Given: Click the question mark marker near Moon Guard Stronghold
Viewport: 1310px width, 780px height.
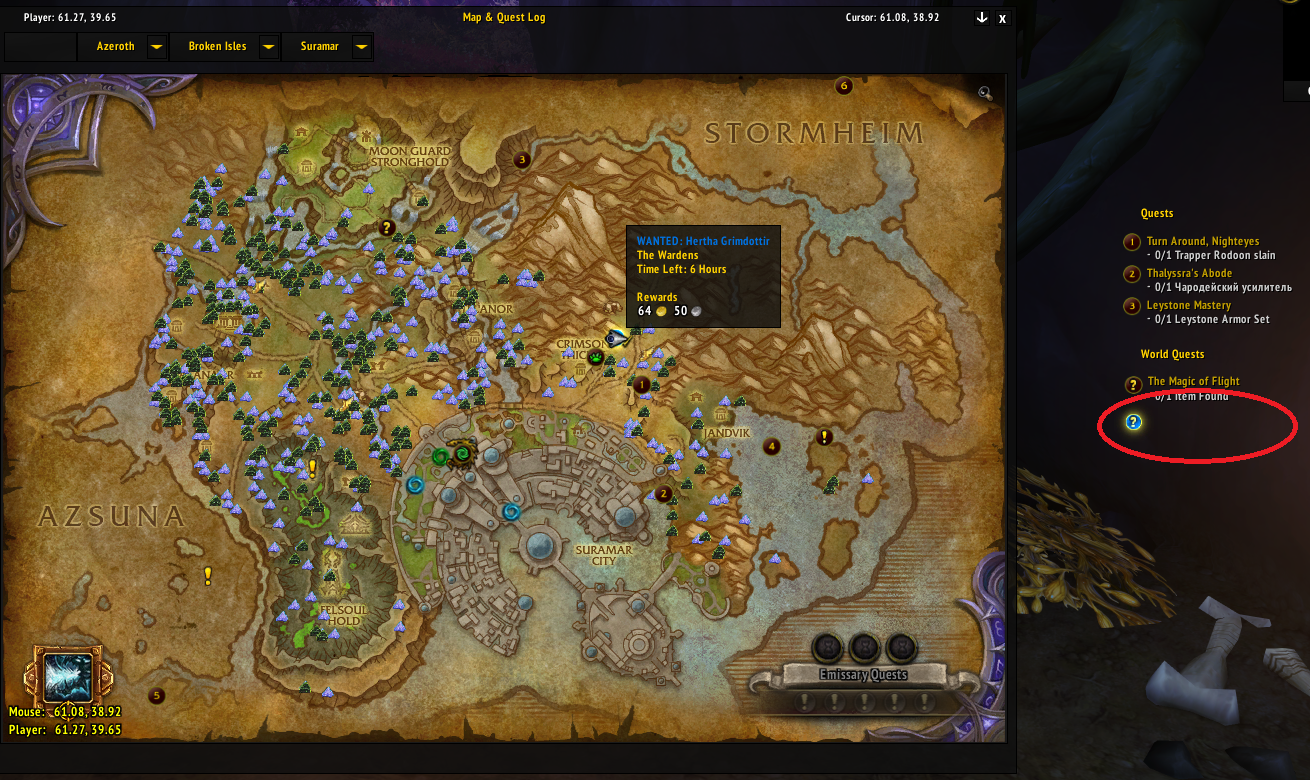Looking at the screenshot, I should (x=387, y=228).
